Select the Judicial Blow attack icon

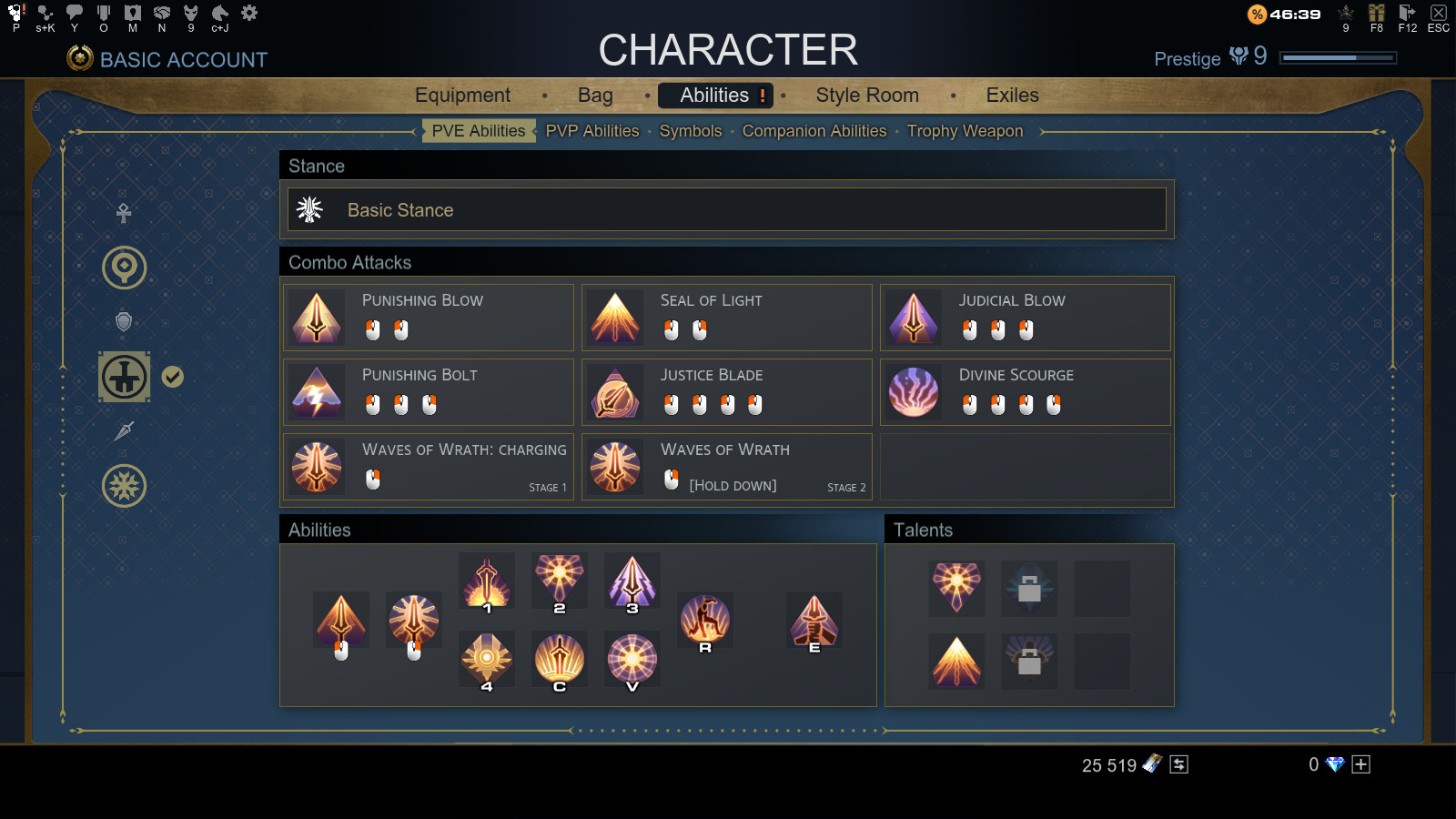click(914, 317)
